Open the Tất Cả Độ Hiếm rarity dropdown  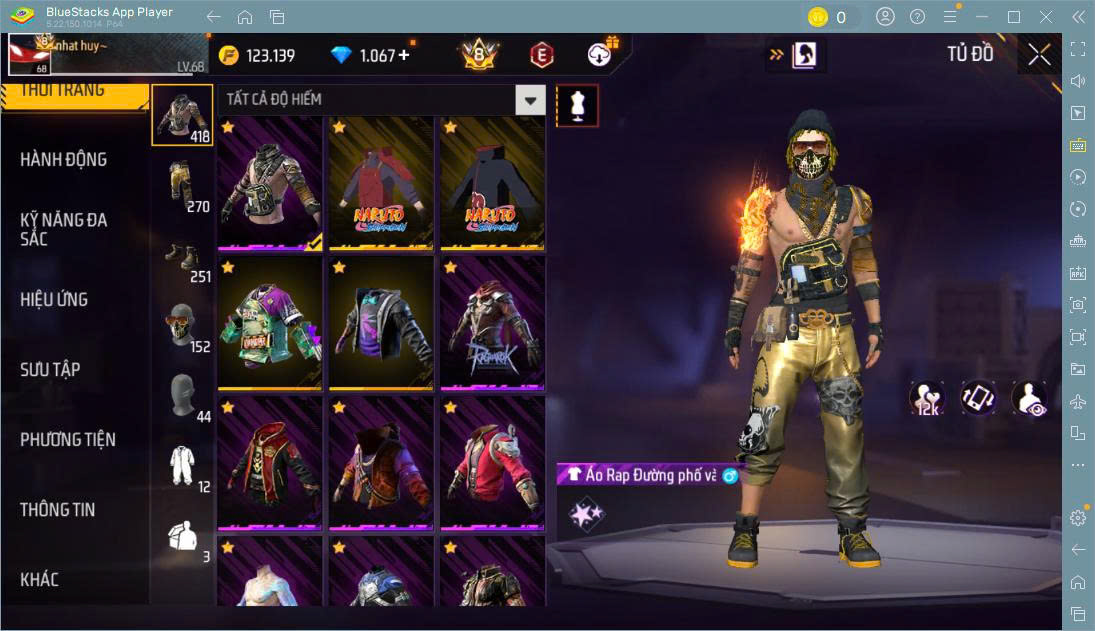click(530, 99)
